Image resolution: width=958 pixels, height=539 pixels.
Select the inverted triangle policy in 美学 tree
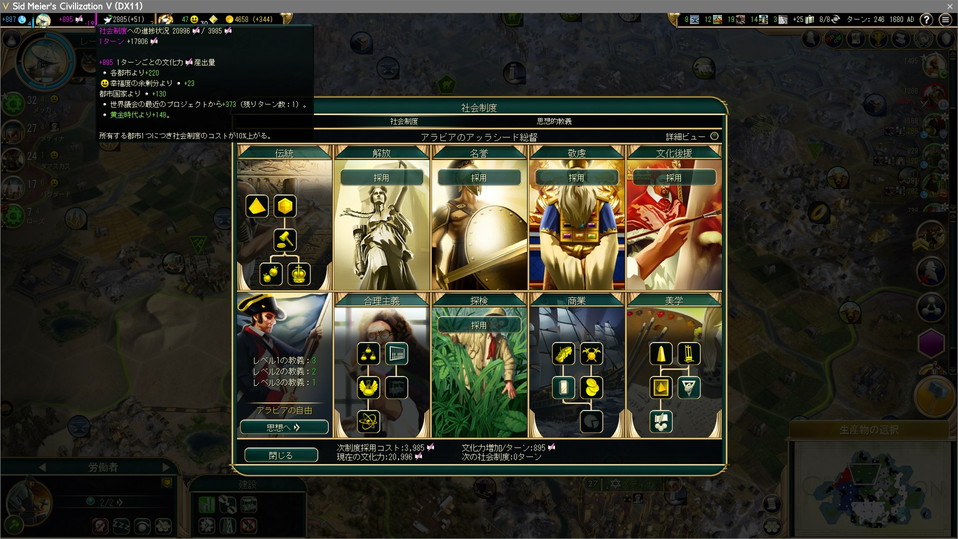[689, 387]
